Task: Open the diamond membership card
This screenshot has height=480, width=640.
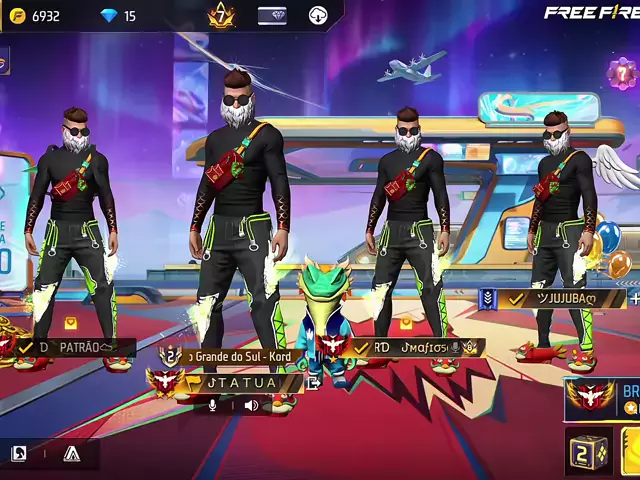Action: pyautogui.click(x=272, y=16)
